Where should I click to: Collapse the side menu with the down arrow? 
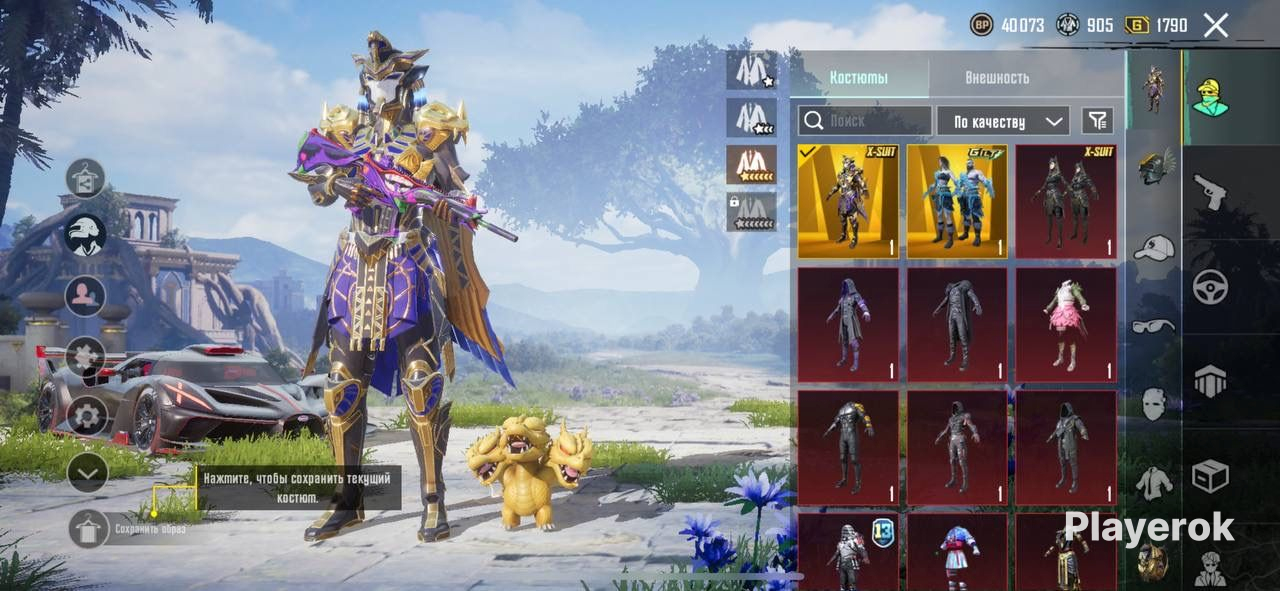[87, 472]
